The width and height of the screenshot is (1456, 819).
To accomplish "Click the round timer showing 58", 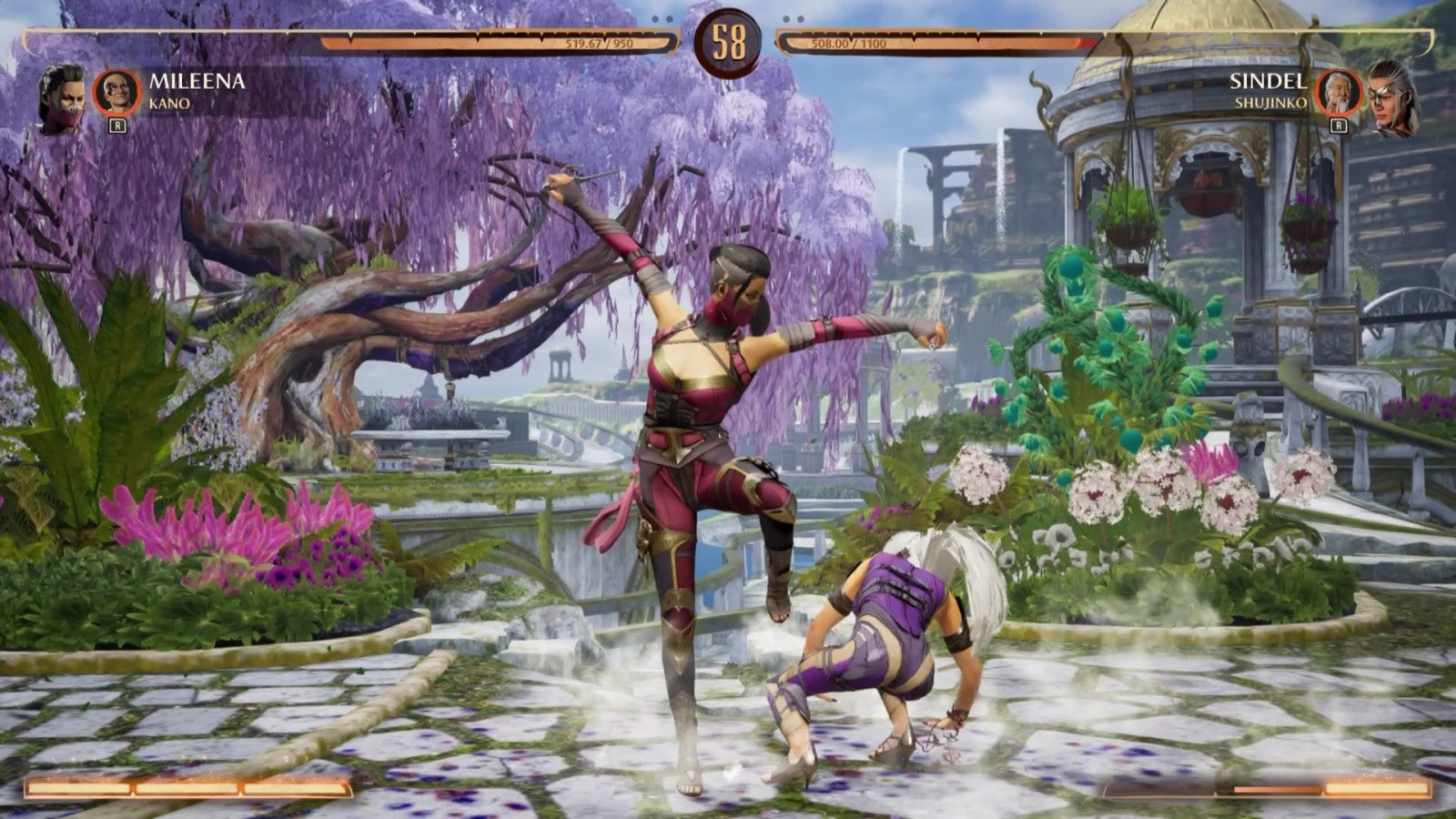I will point(727,40).
